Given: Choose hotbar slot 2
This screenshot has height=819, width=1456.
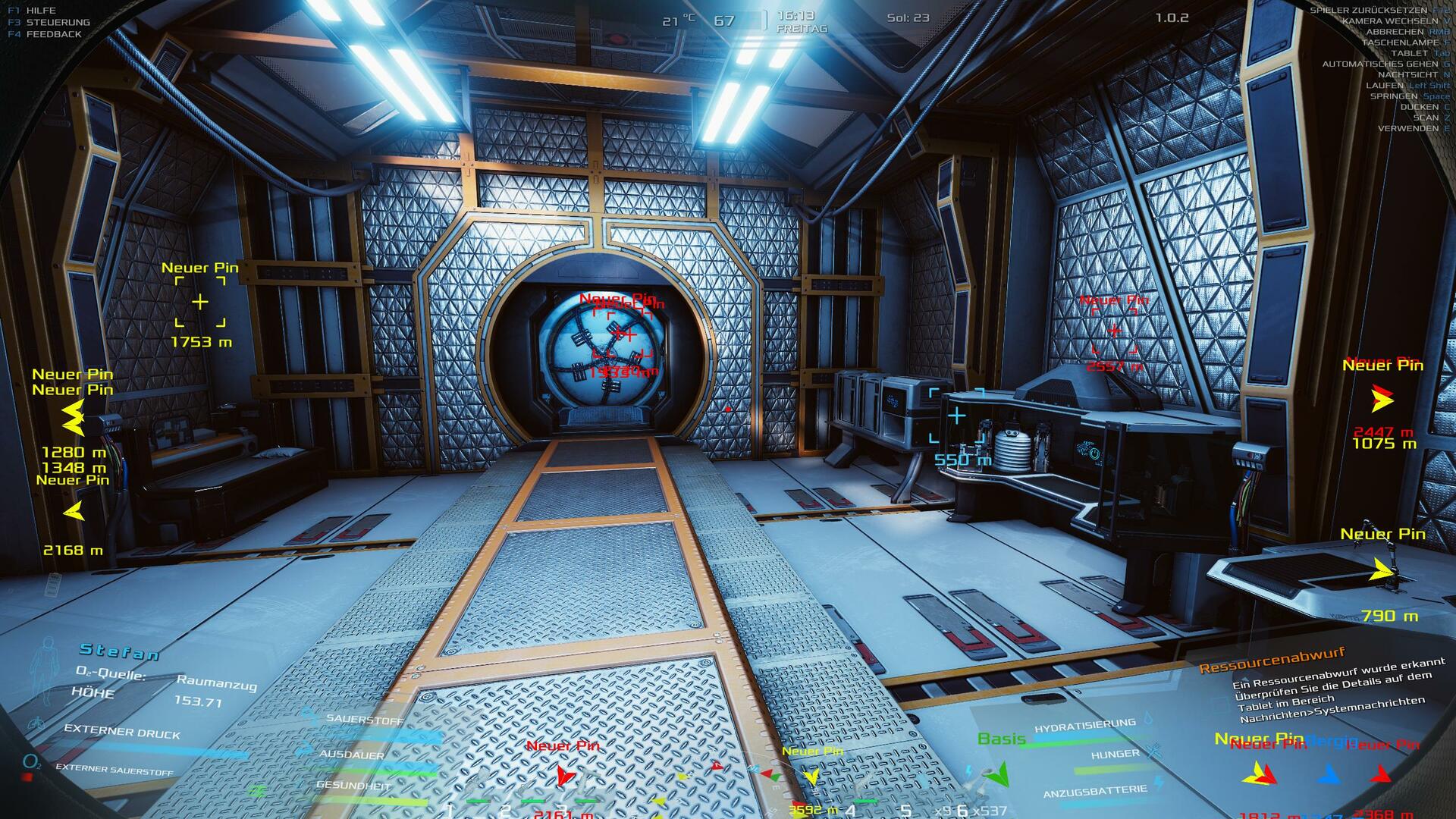Looking at the screenshot, I should [505, 810].
